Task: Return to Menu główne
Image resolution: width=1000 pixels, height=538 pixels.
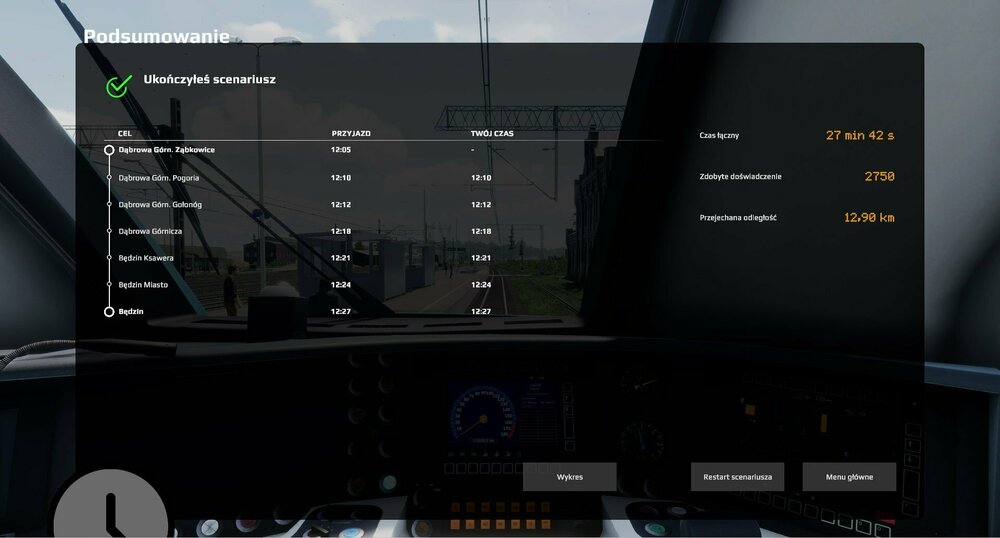Action: point(849,477)
